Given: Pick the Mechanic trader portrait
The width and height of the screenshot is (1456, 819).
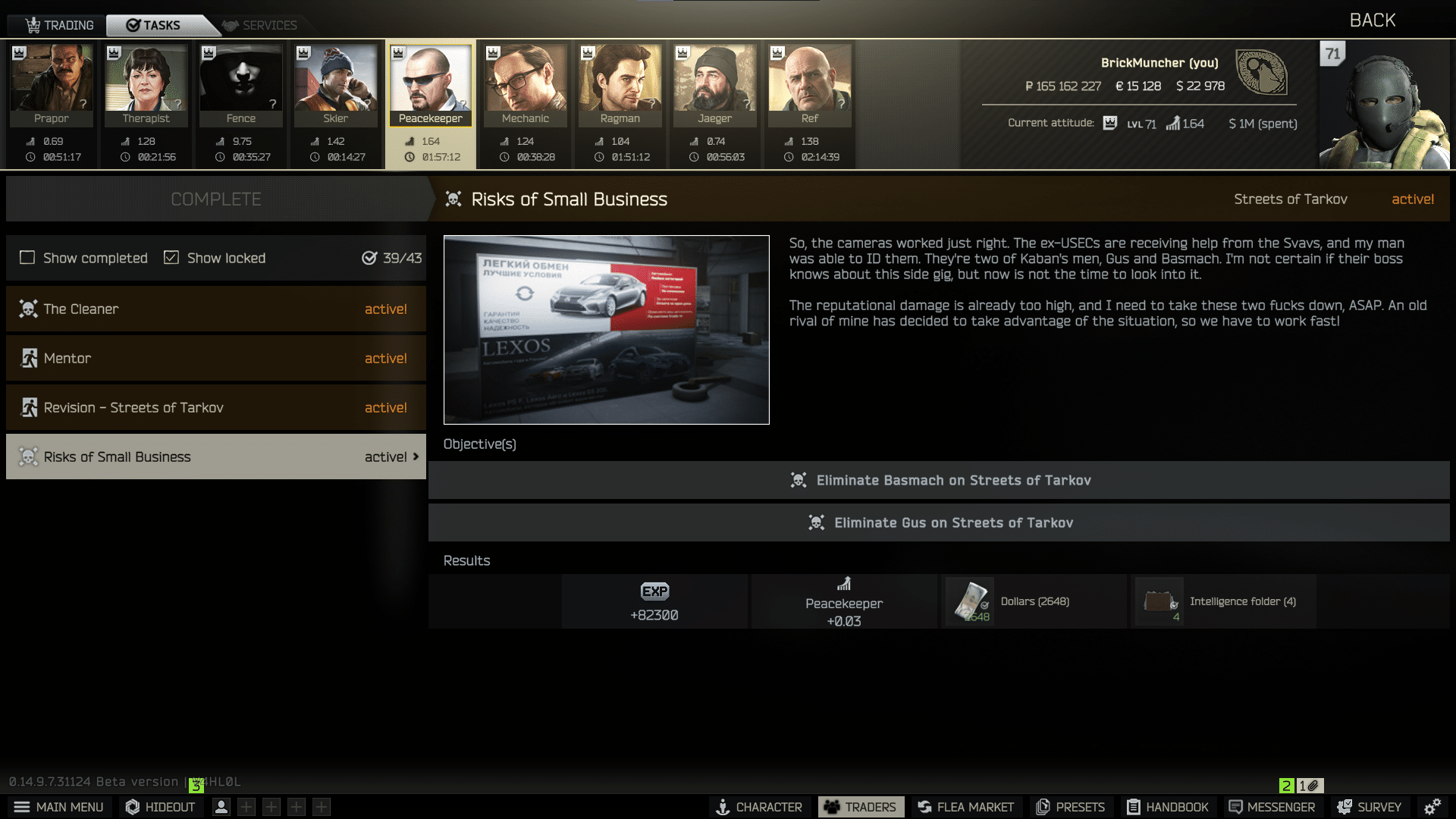Looking at the screenshot, I should tap(526, 83).
